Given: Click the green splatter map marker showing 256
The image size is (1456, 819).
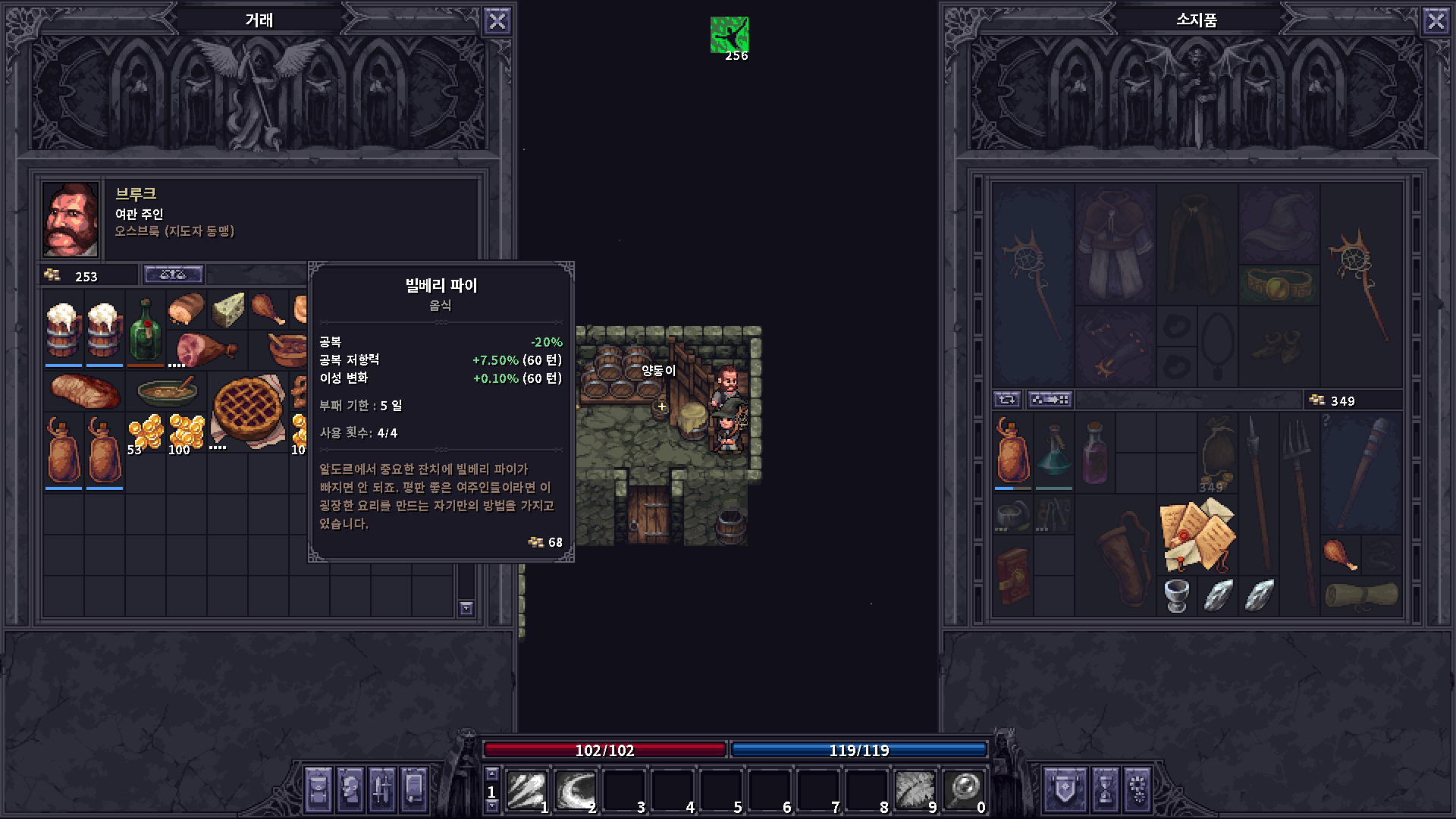Looking at the screenshot, I should [729, 36].
